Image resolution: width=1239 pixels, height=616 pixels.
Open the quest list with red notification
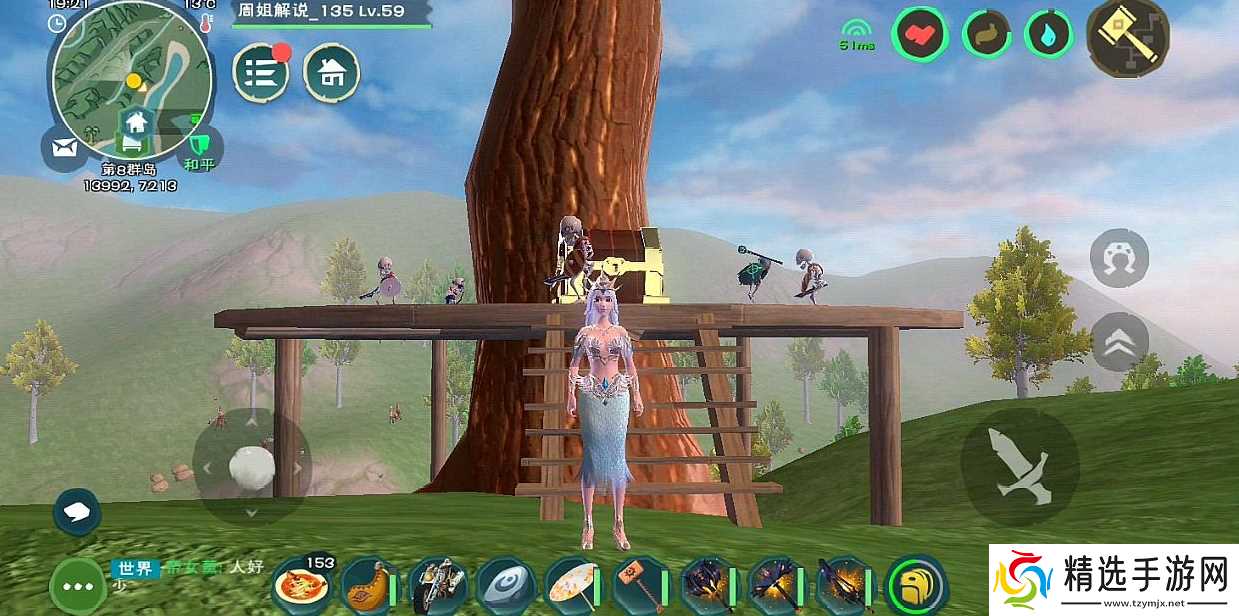(260, 73)
